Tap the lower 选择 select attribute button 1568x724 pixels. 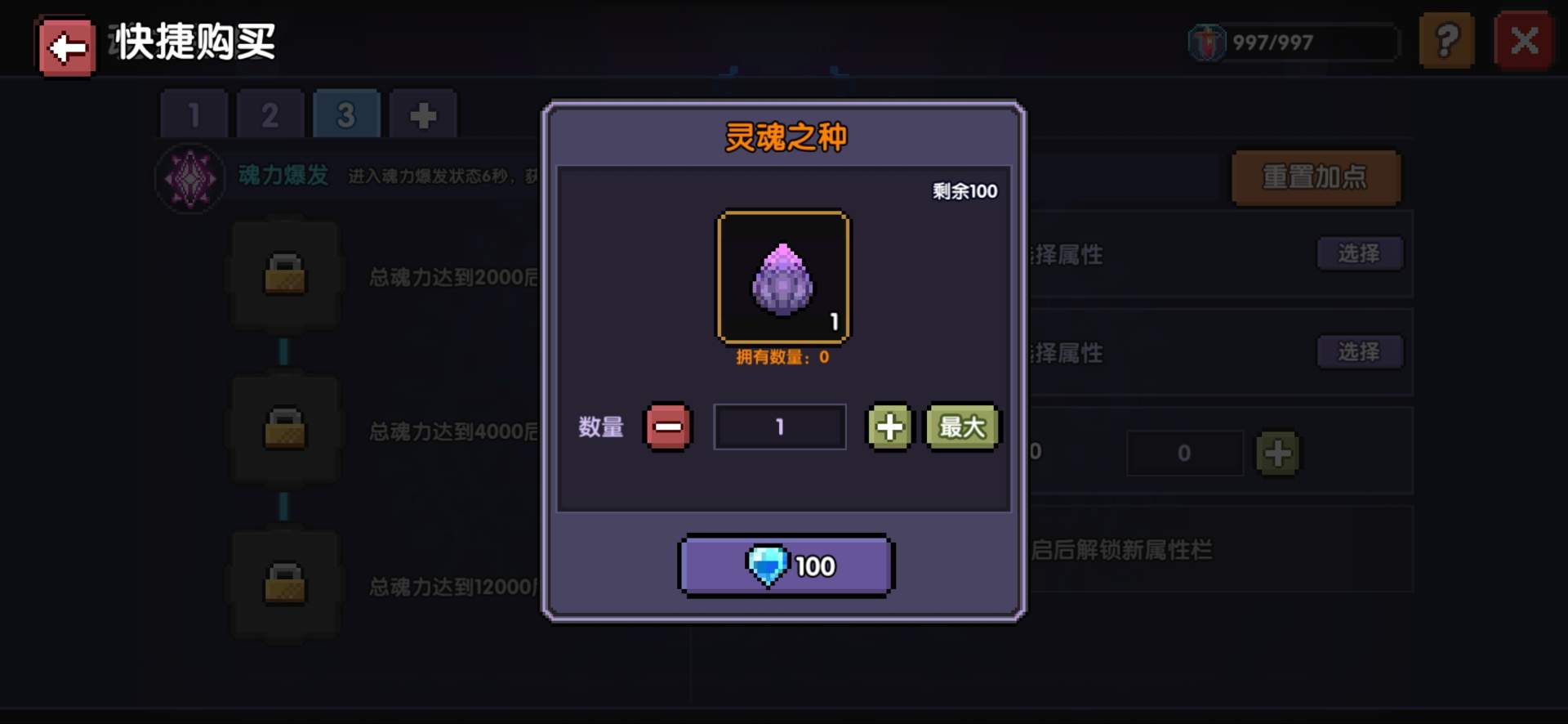(1360, 352)
